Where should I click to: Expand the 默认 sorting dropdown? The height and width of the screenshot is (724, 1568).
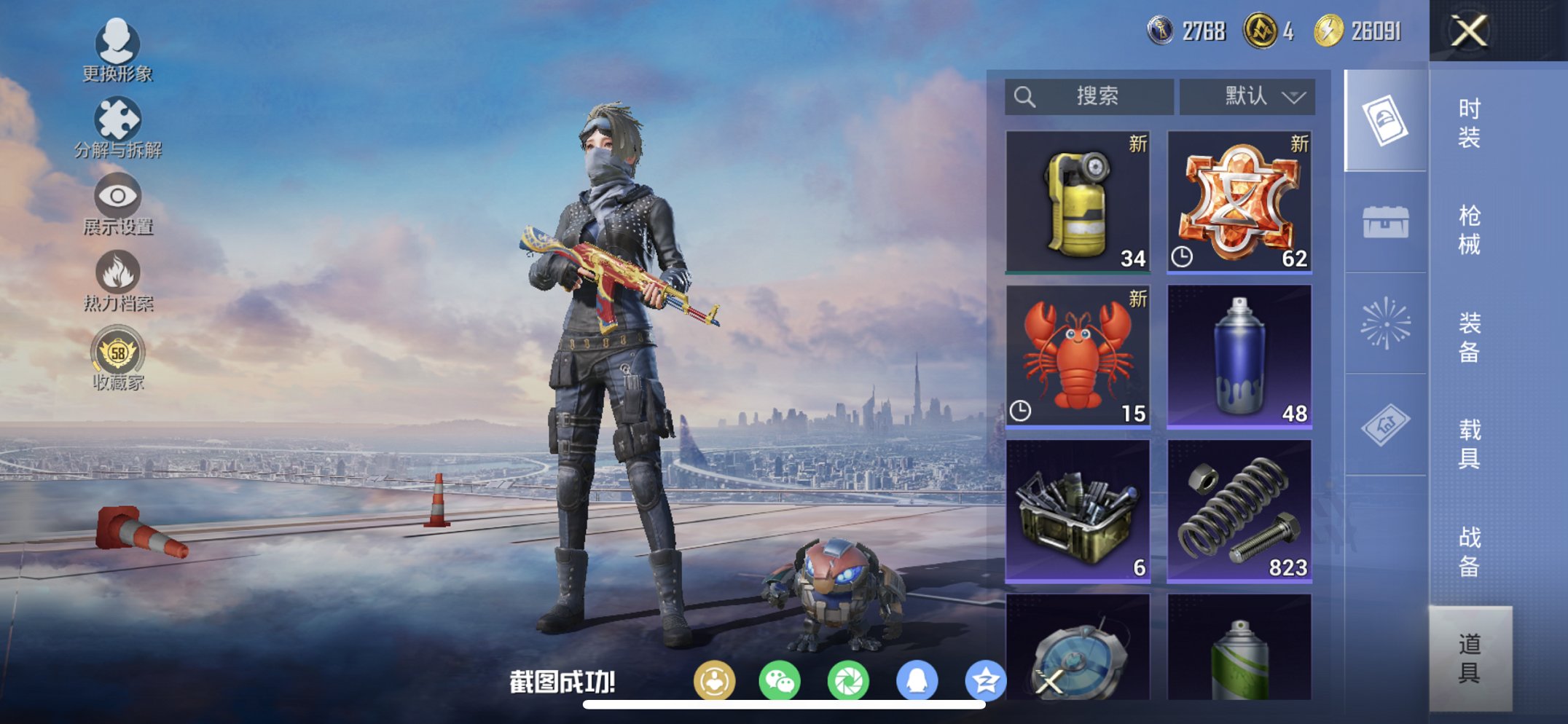[1248, 95]
